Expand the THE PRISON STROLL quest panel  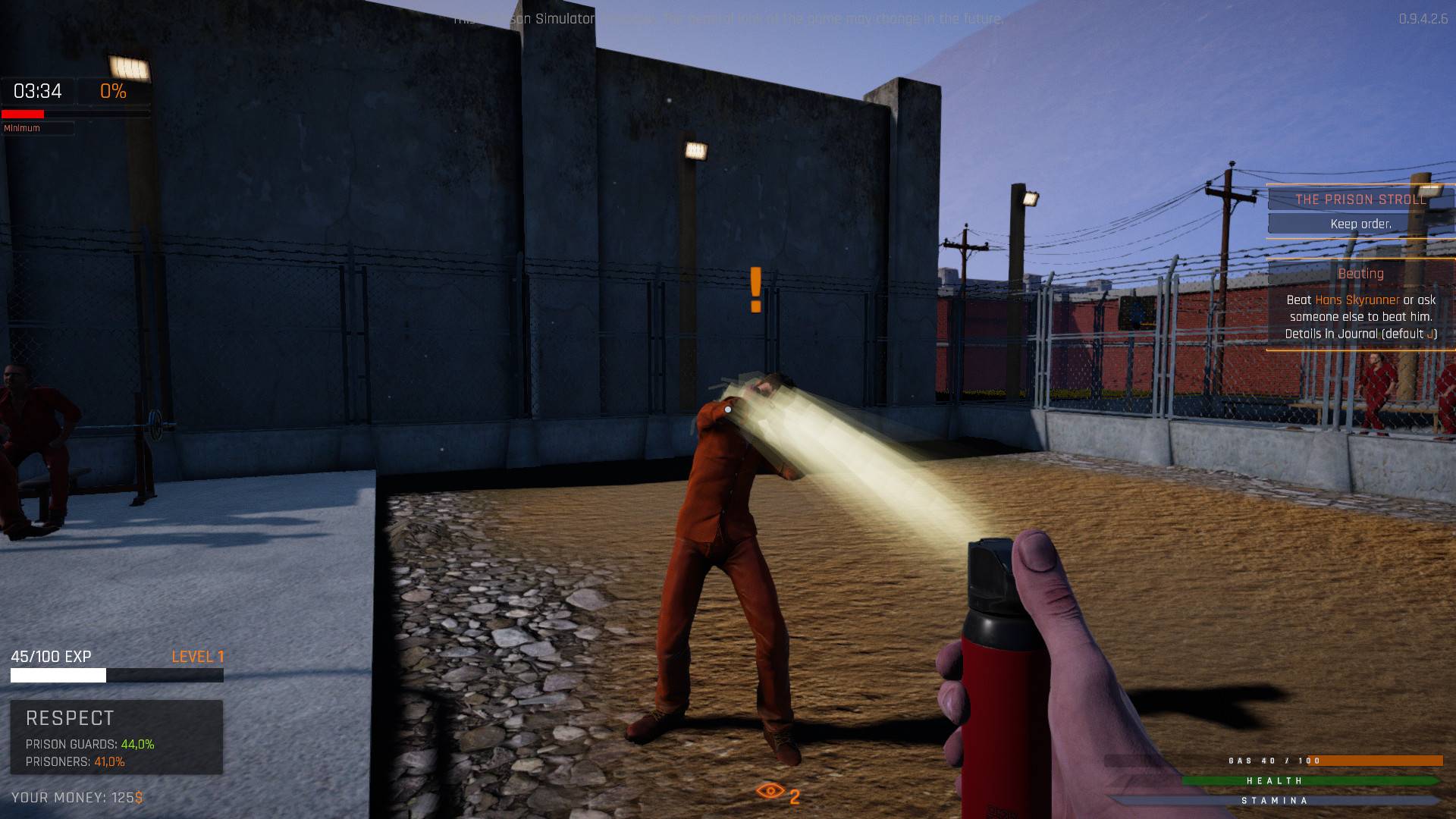(1360, 199)
